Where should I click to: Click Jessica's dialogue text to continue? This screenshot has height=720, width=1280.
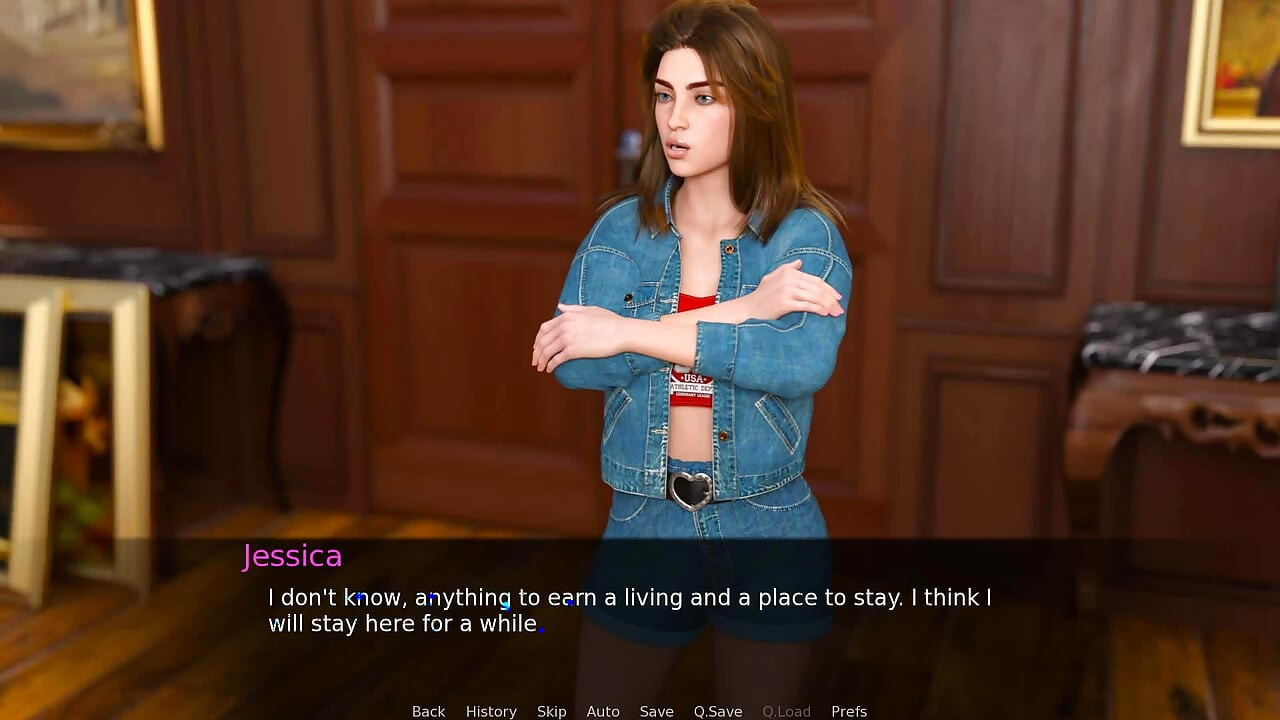coord(629,610)
